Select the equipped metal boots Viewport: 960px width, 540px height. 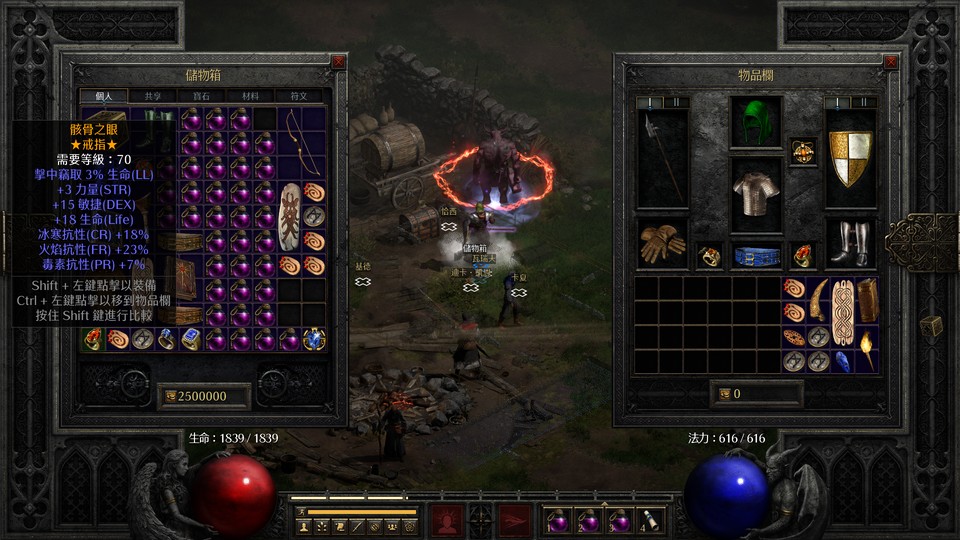coord(851,243)
